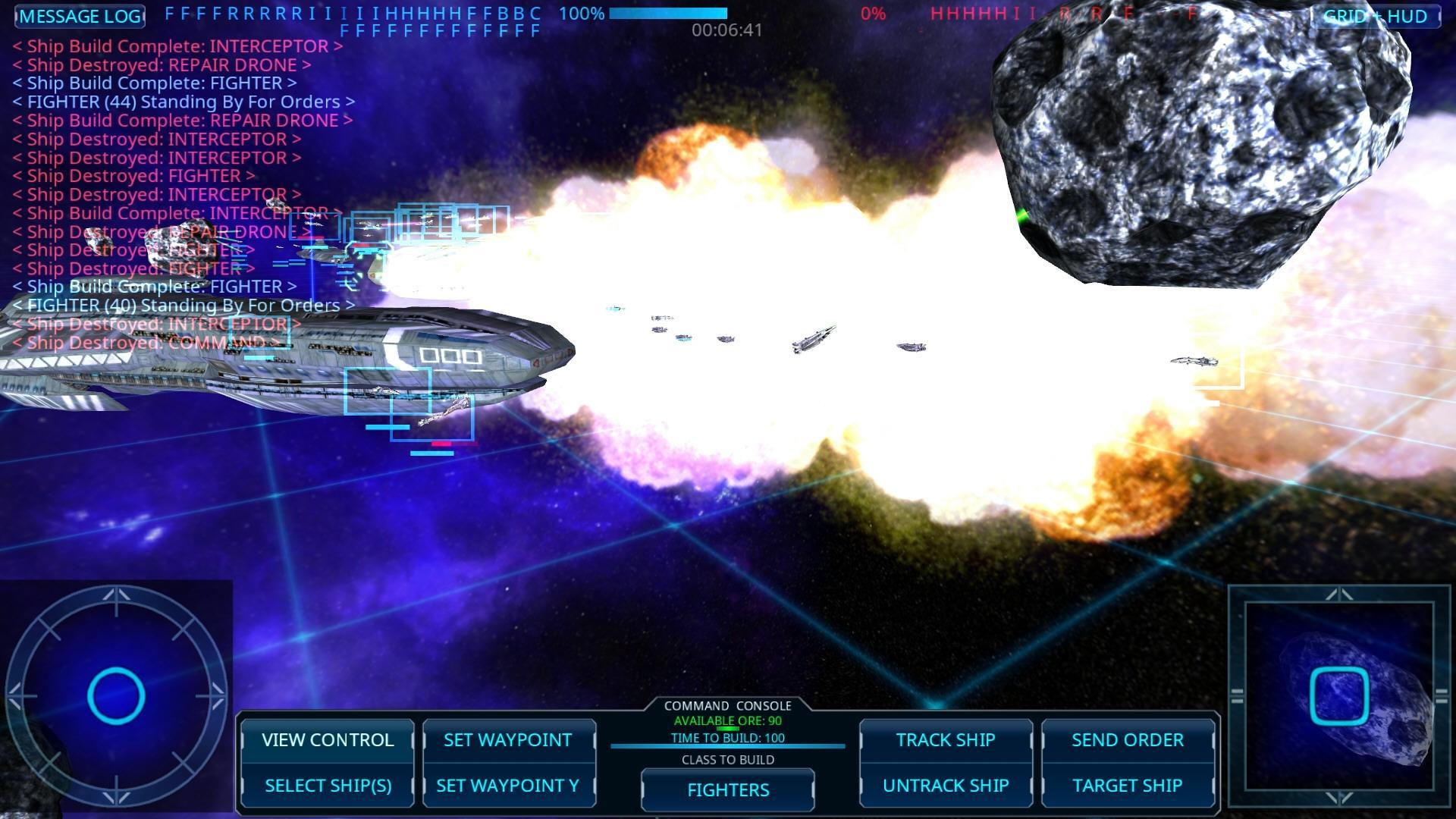
Task: Toggle the GRID+HUD display
Action: click(x=1378, y=16)
